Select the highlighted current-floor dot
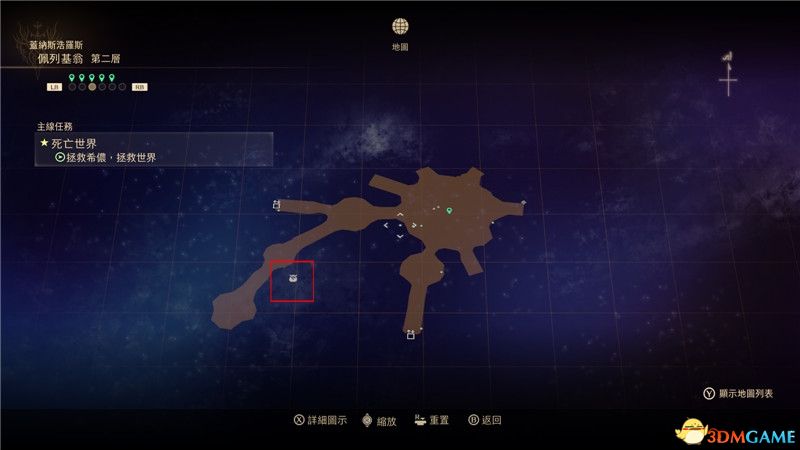 pyautogui.click(x=92, y=87)
